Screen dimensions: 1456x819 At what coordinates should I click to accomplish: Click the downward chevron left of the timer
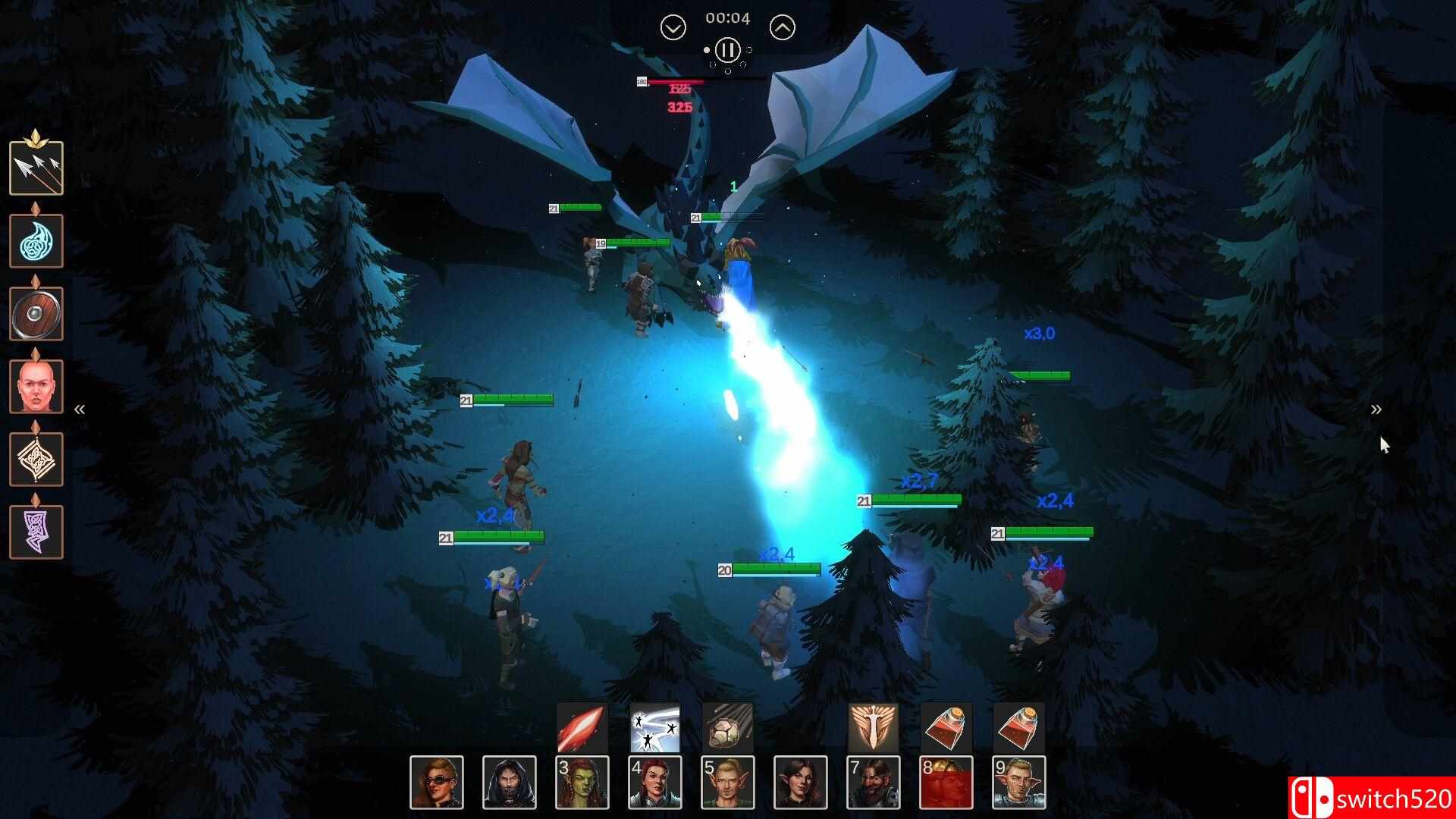click(671, 27)
